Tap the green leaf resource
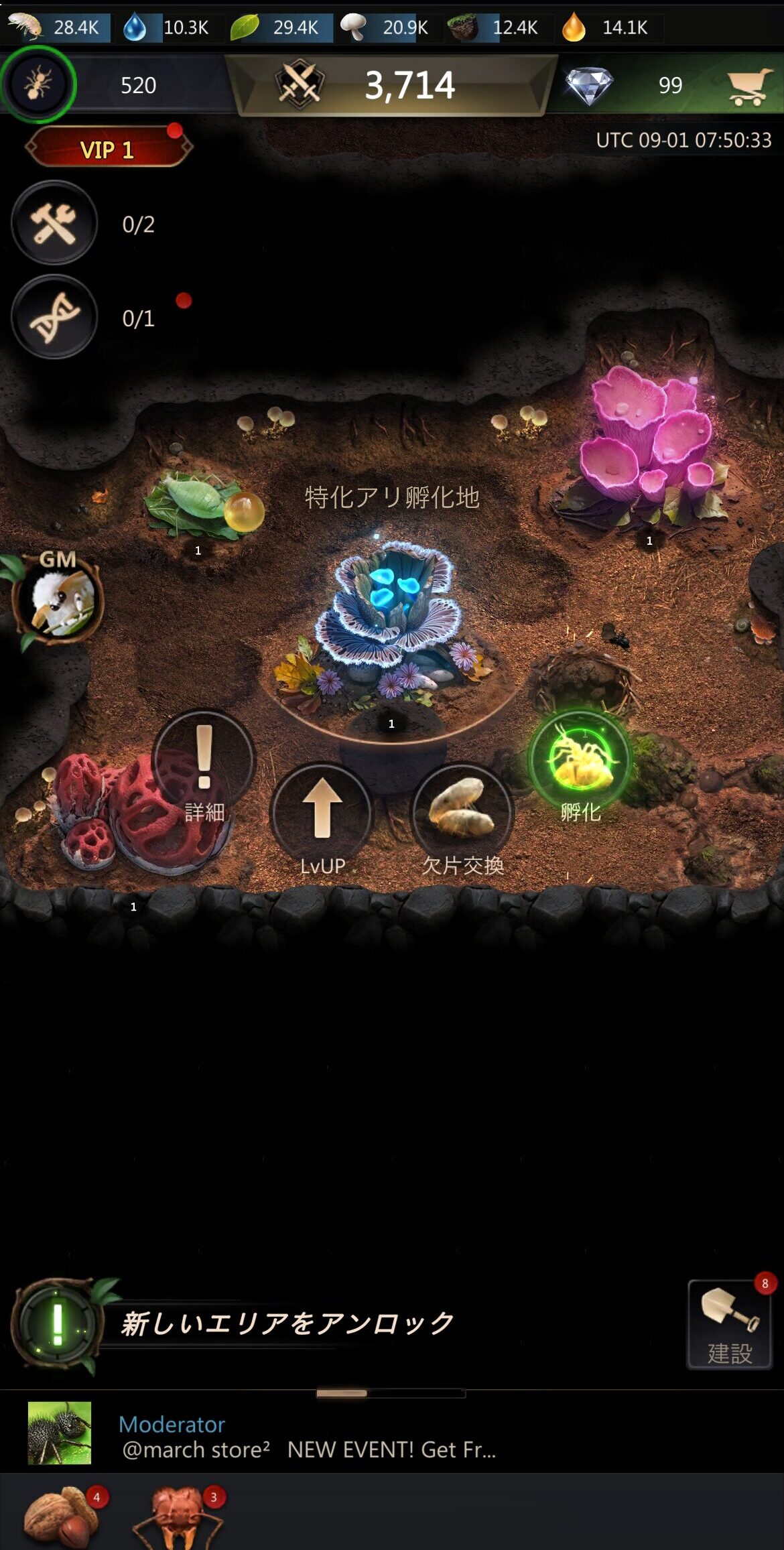The width and height of the screenshot is (784, 1550). pos(245,27)
